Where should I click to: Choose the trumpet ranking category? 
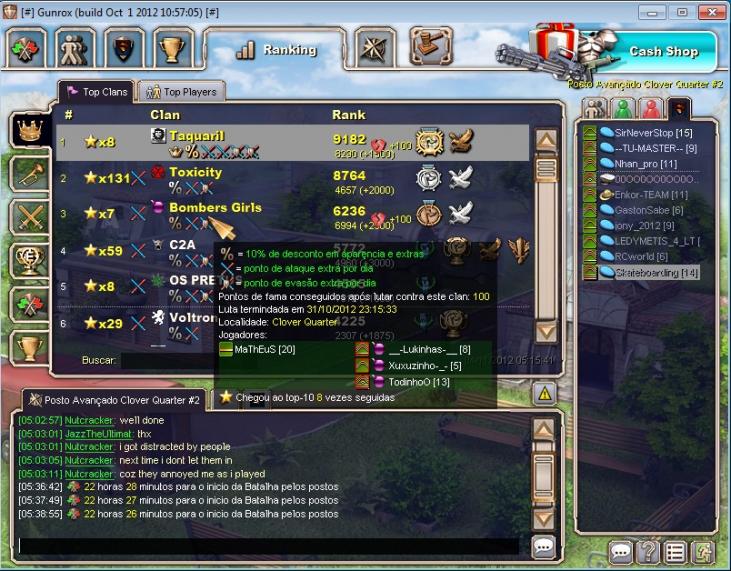[29, 172]
